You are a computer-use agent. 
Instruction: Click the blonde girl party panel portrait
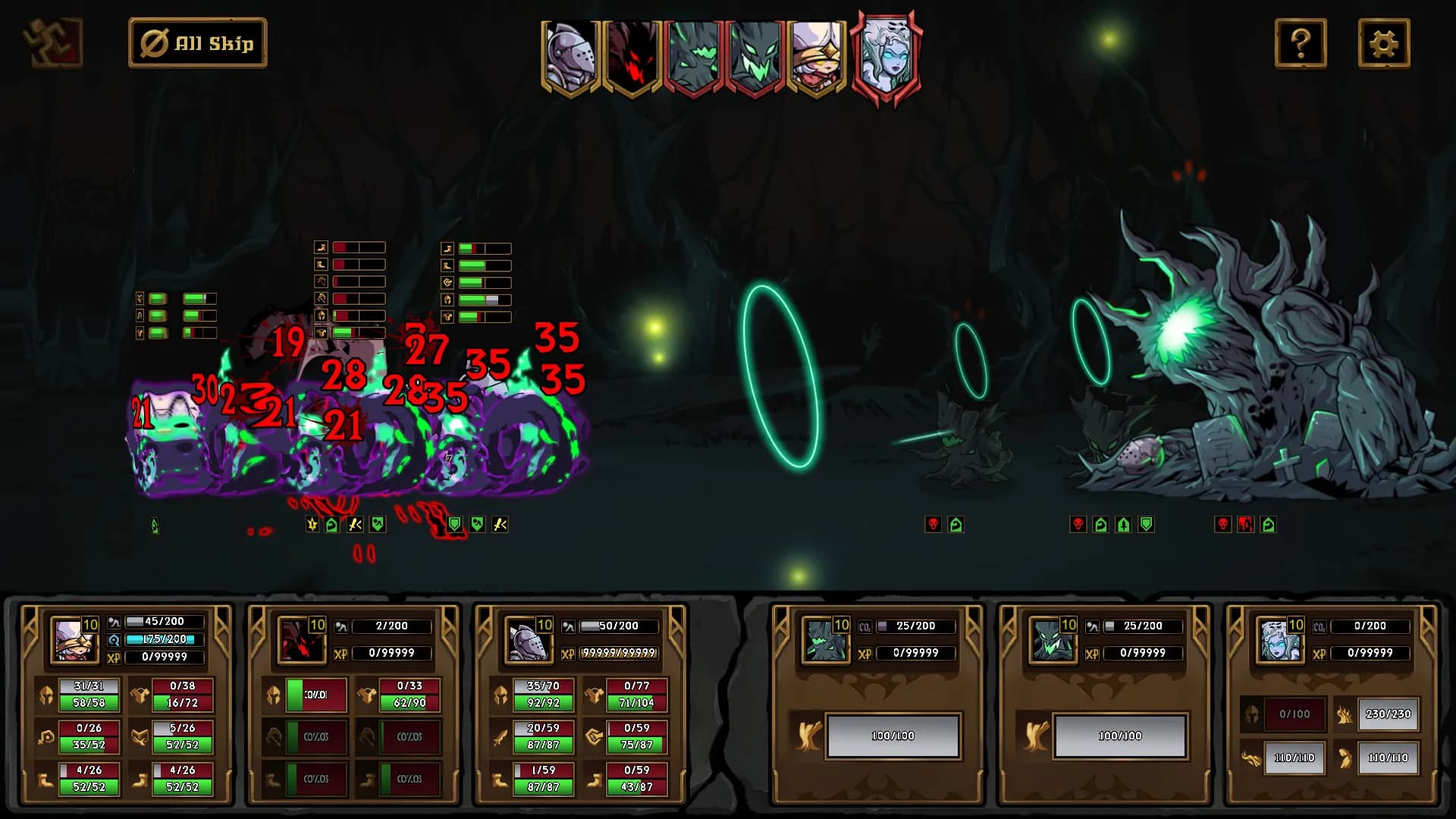69,639
